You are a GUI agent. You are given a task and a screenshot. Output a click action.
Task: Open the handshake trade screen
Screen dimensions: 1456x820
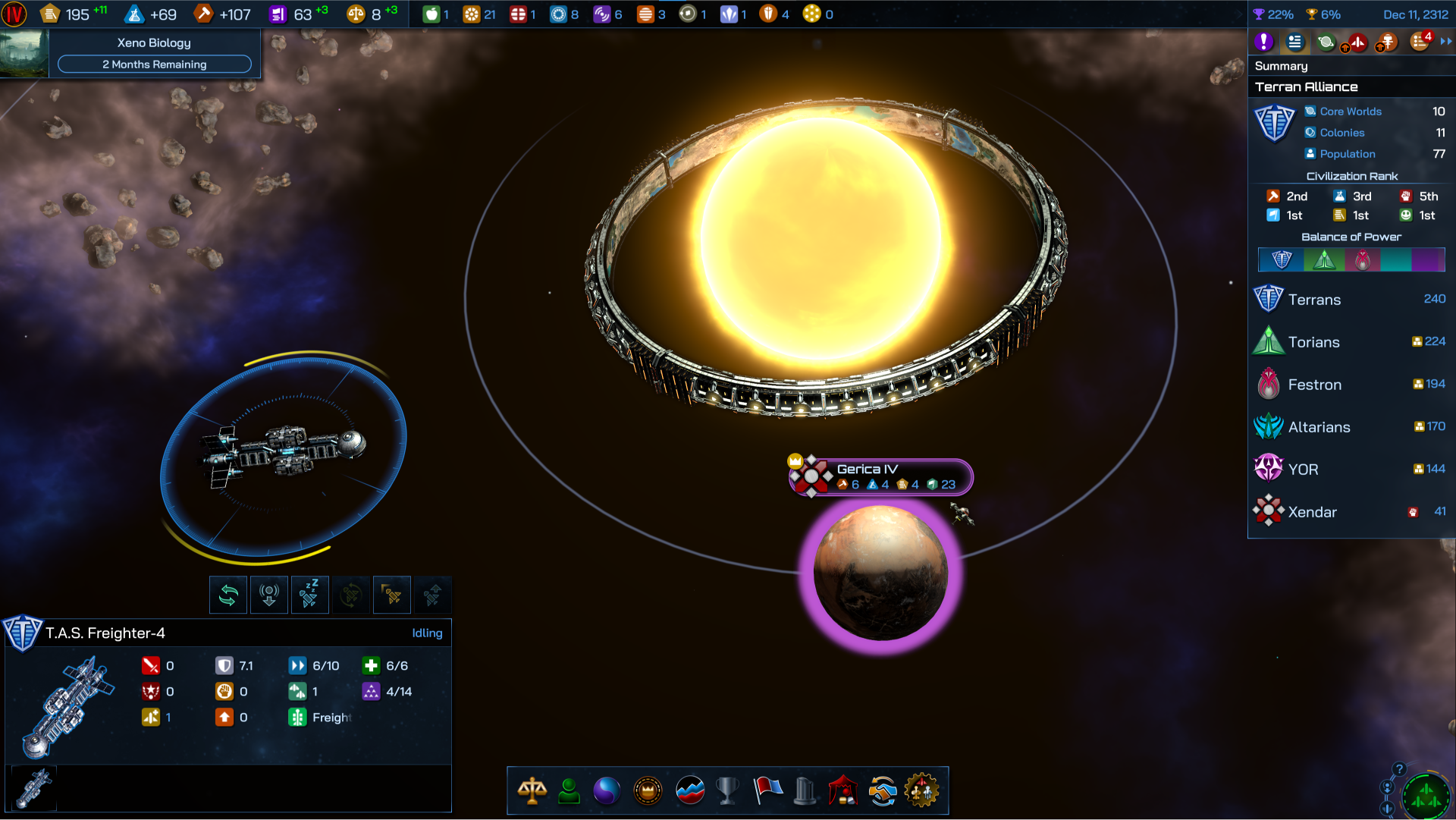(883, 791)
